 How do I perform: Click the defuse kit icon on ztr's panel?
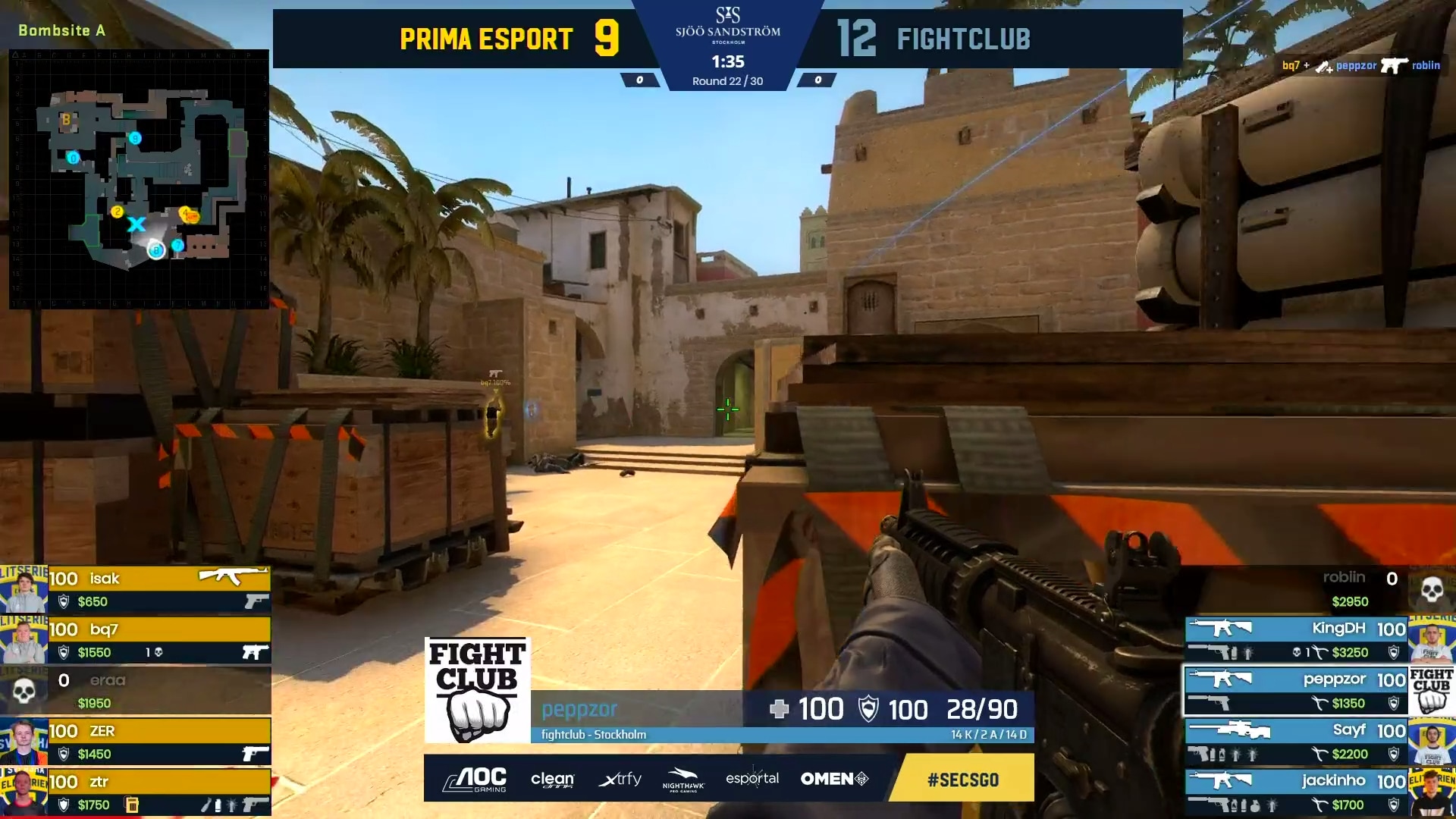tap(130, 803)
